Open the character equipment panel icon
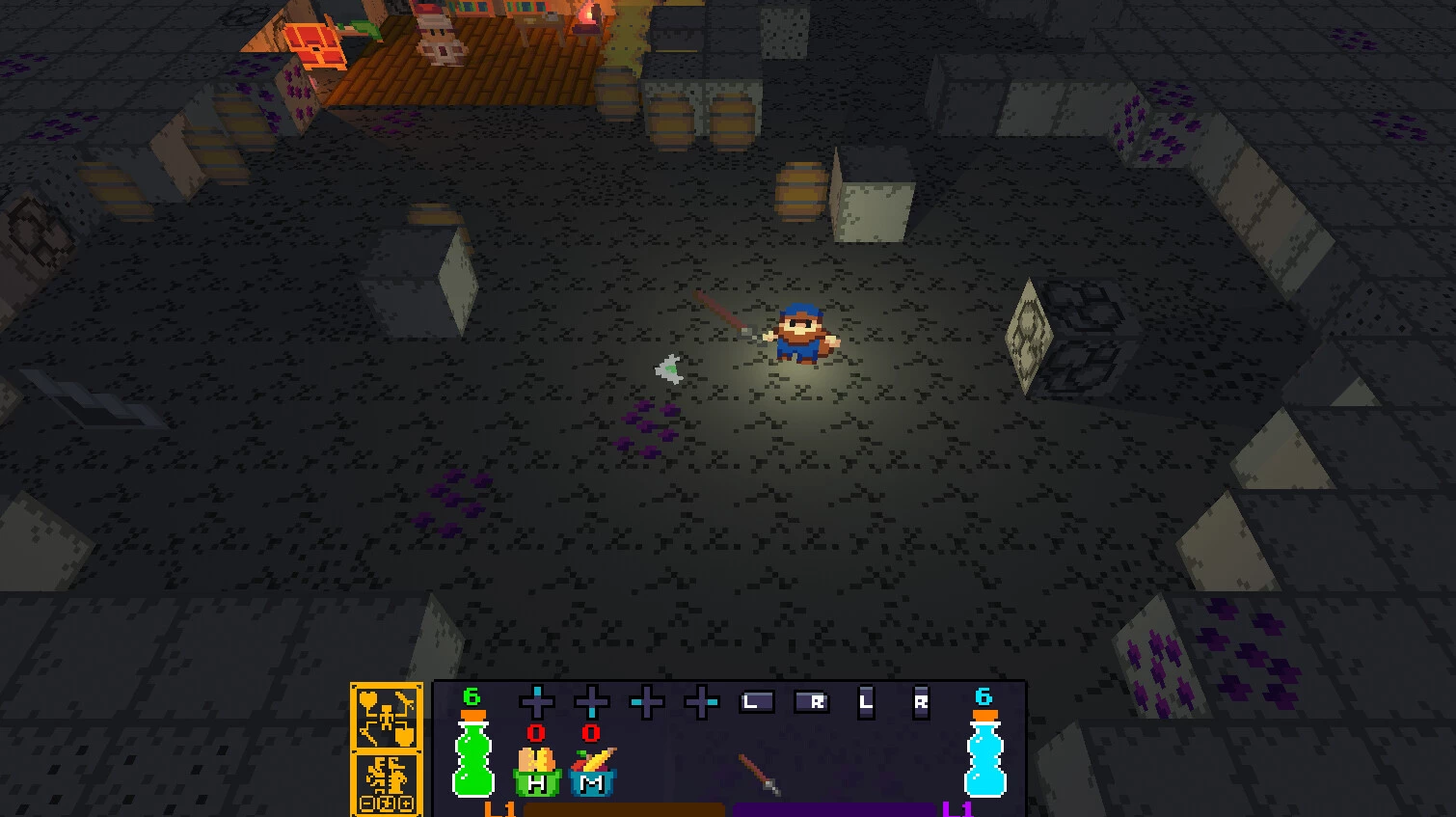Viewport: 1456px width, 817px height. [x=386, y=716]
